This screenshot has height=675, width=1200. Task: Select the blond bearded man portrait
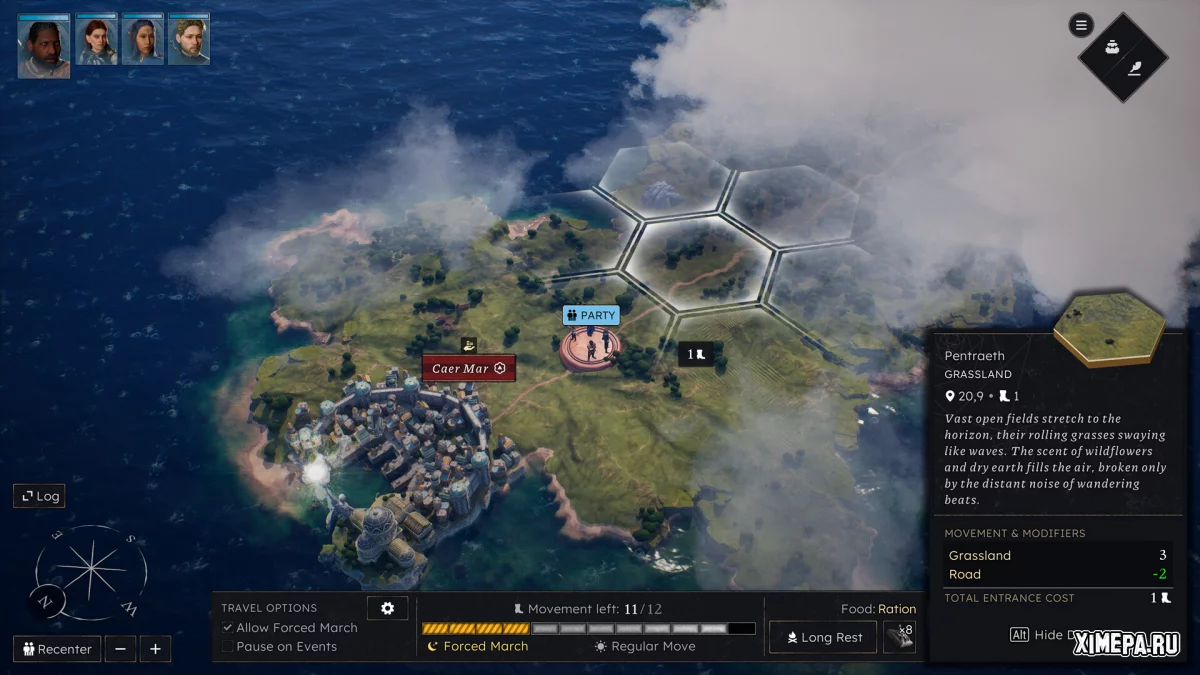tap(189, 40)
